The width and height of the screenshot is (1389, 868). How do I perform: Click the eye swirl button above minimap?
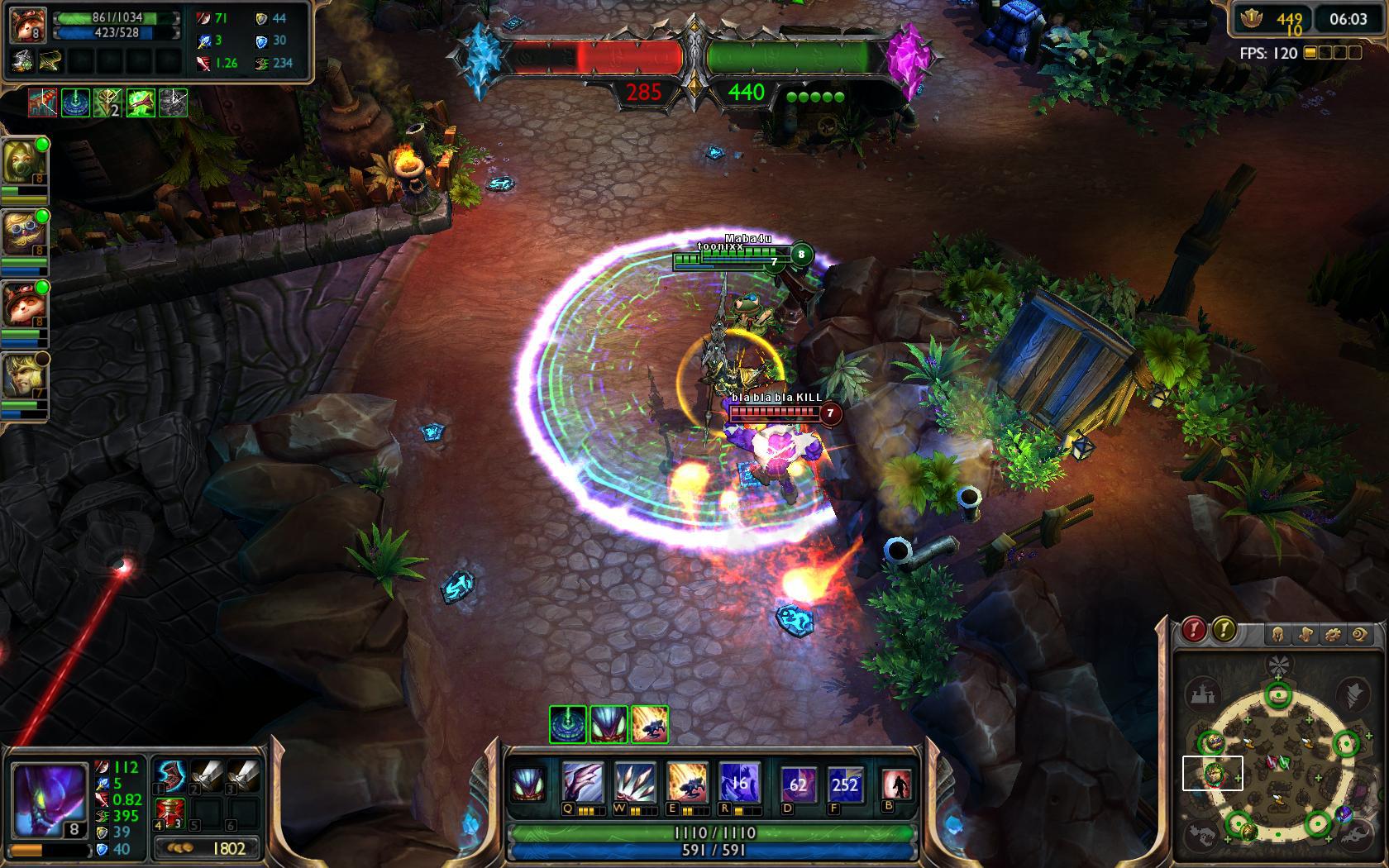click(1360, 635)
